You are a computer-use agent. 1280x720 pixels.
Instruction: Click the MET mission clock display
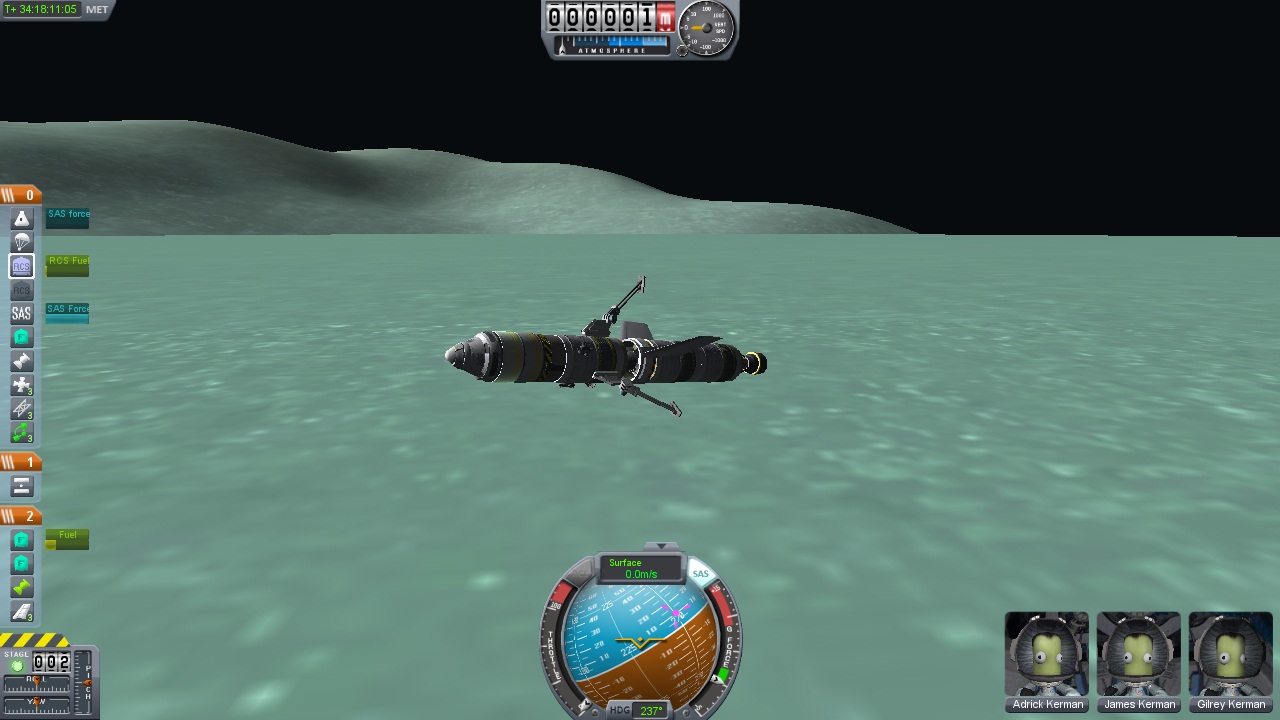coord(42,9)
